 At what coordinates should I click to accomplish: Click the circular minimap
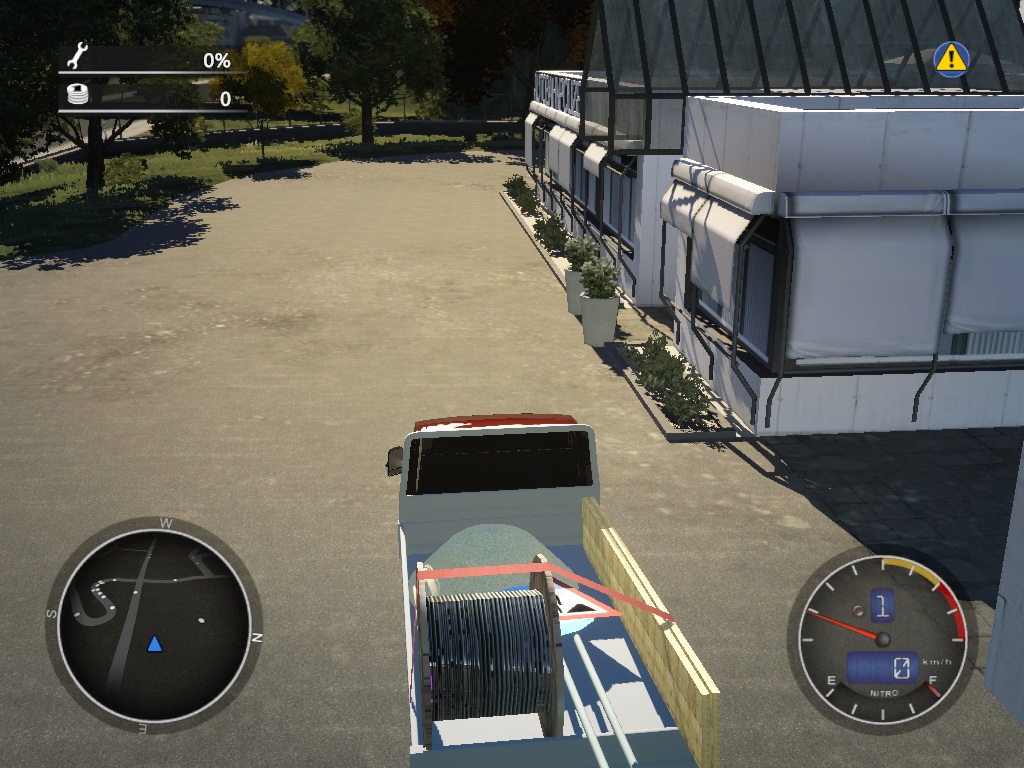(154, 623)
